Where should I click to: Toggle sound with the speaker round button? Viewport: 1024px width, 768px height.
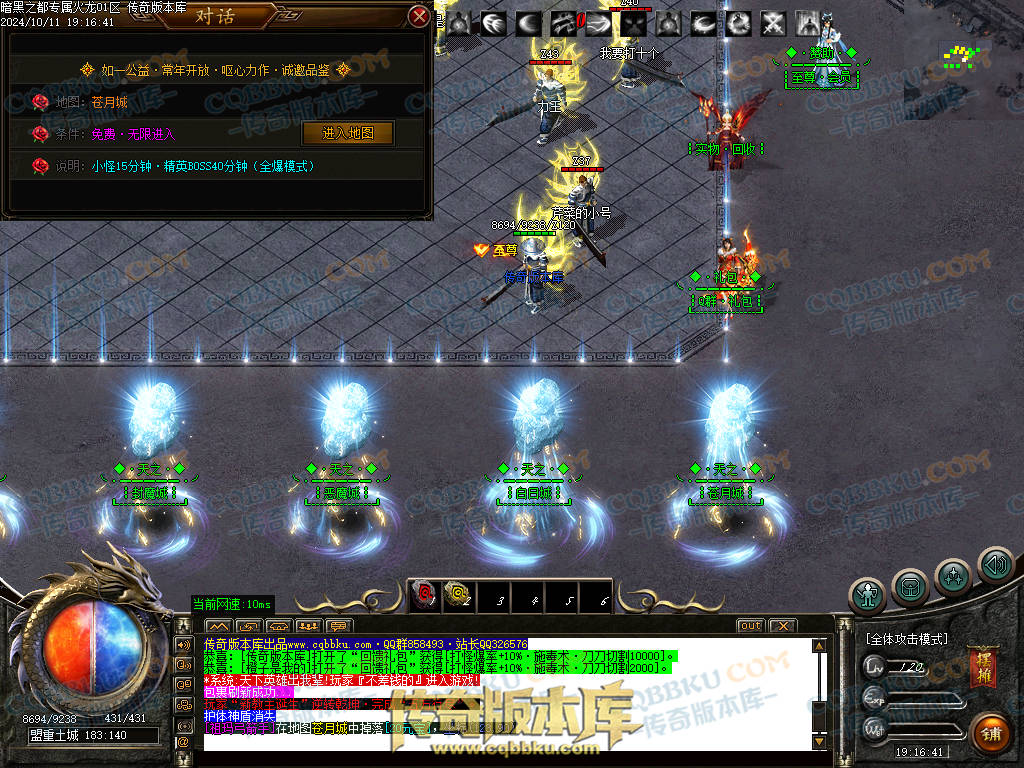pyautogui.click(x=995, y=566)
